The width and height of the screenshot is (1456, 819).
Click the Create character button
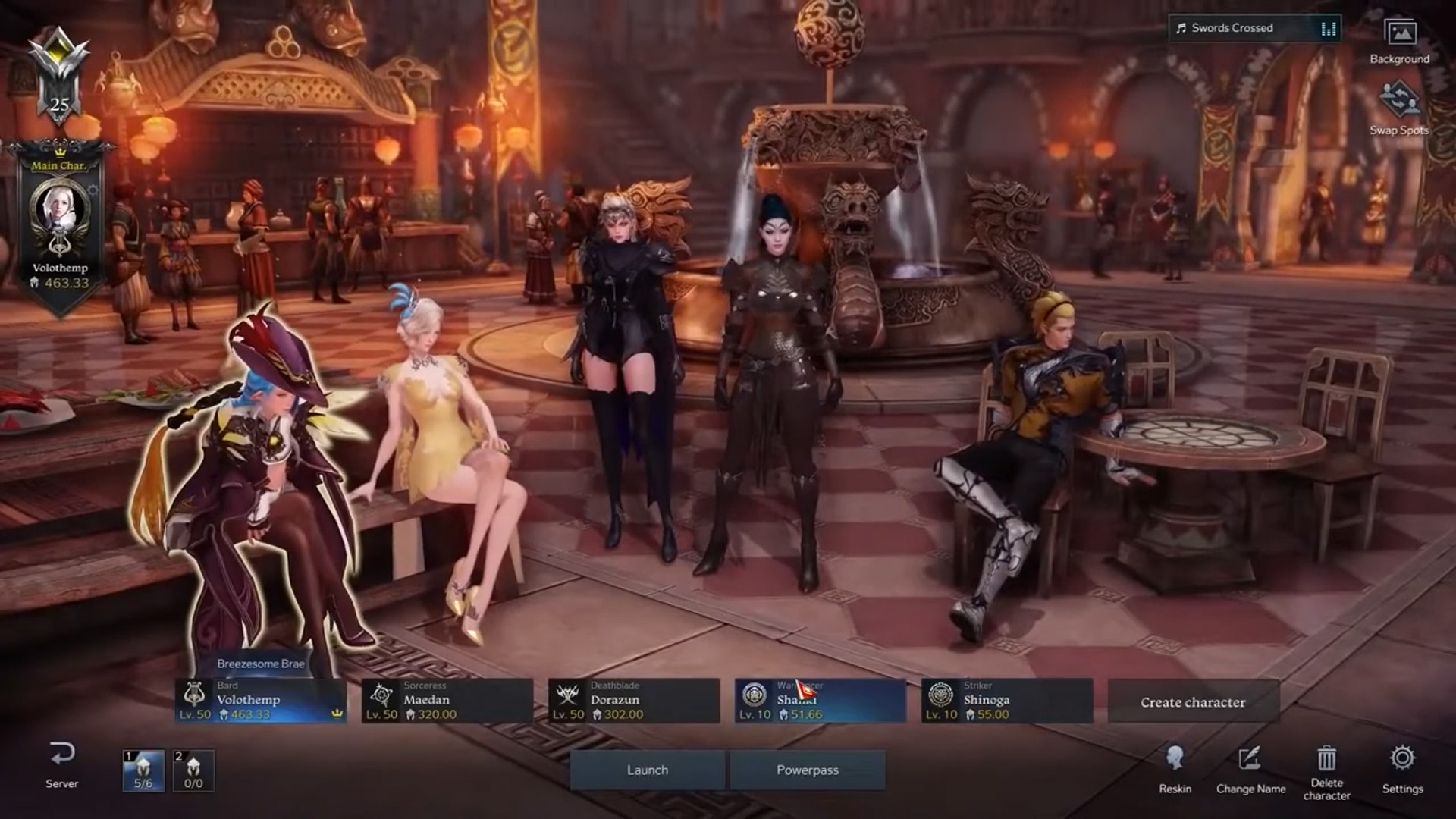(1193, 702)
